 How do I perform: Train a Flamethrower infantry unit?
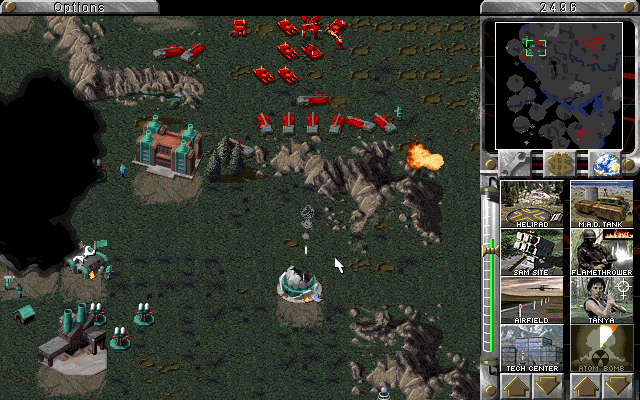[x=602, y=251]
